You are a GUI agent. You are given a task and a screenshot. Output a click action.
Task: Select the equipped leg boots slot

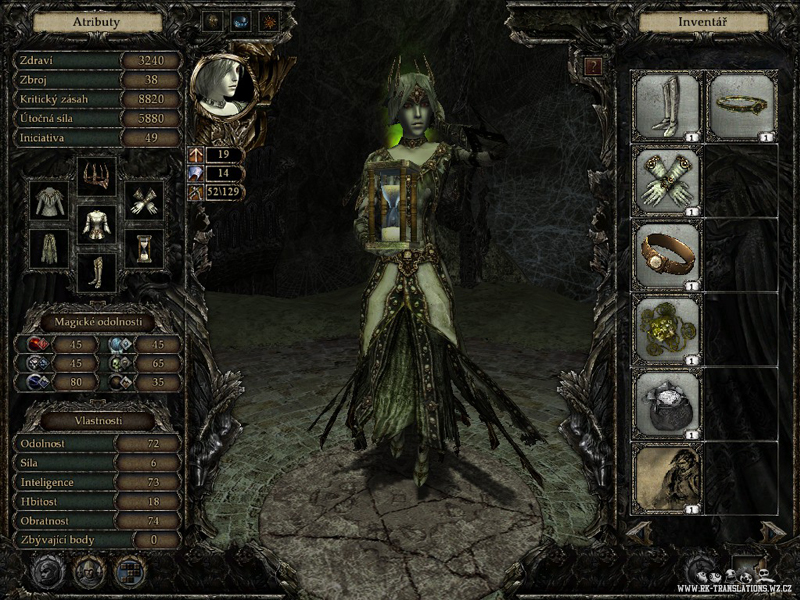96,272
